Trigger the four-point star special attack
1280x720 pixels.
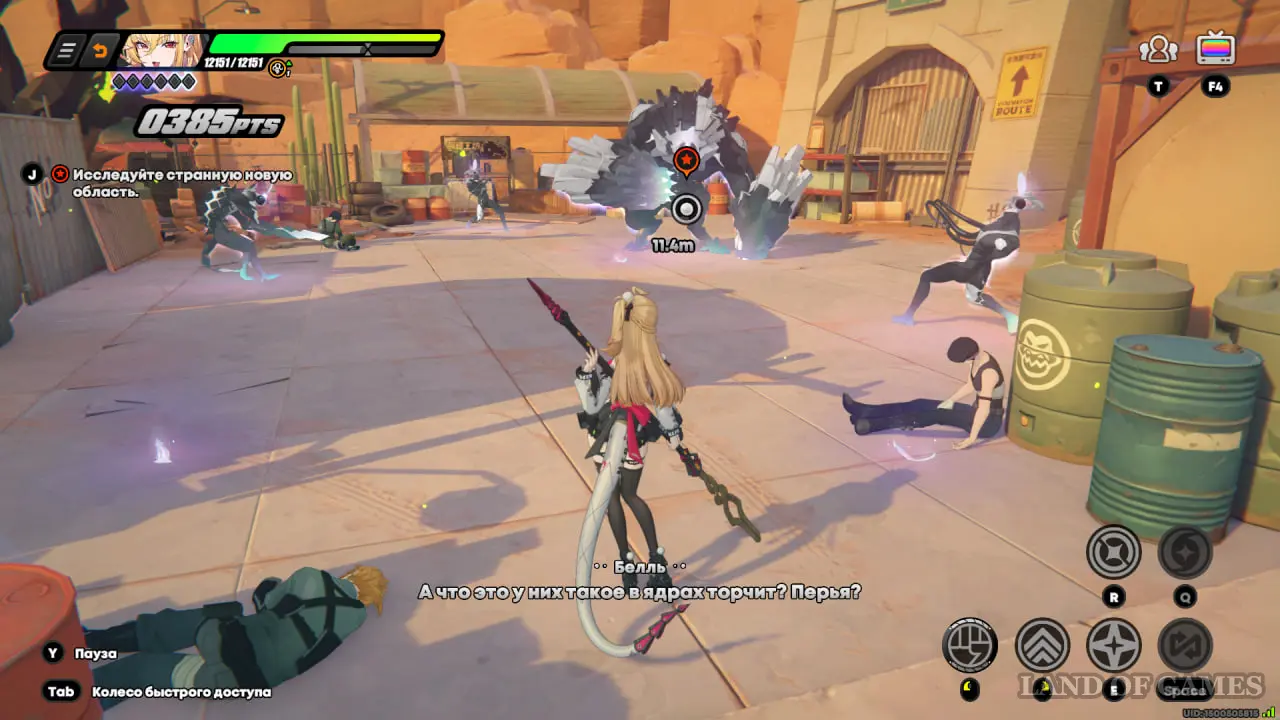coord(1113,645)
